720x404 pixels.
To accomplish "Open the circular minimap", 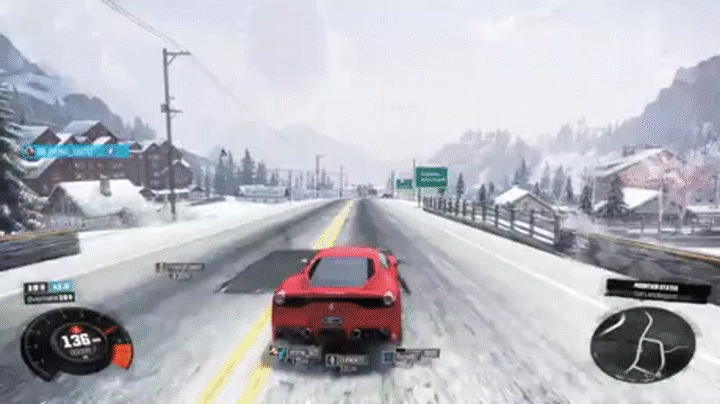I will coord(642,344).
